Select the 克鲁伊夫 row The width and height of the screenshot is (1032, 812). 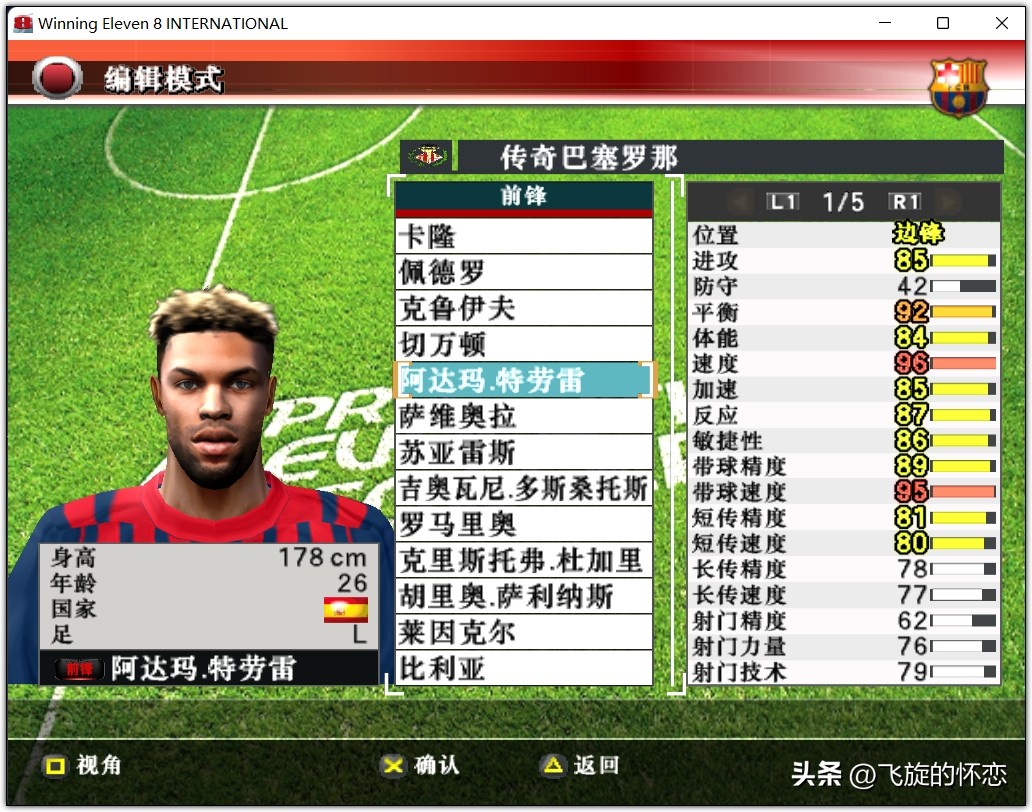[523, 308]
